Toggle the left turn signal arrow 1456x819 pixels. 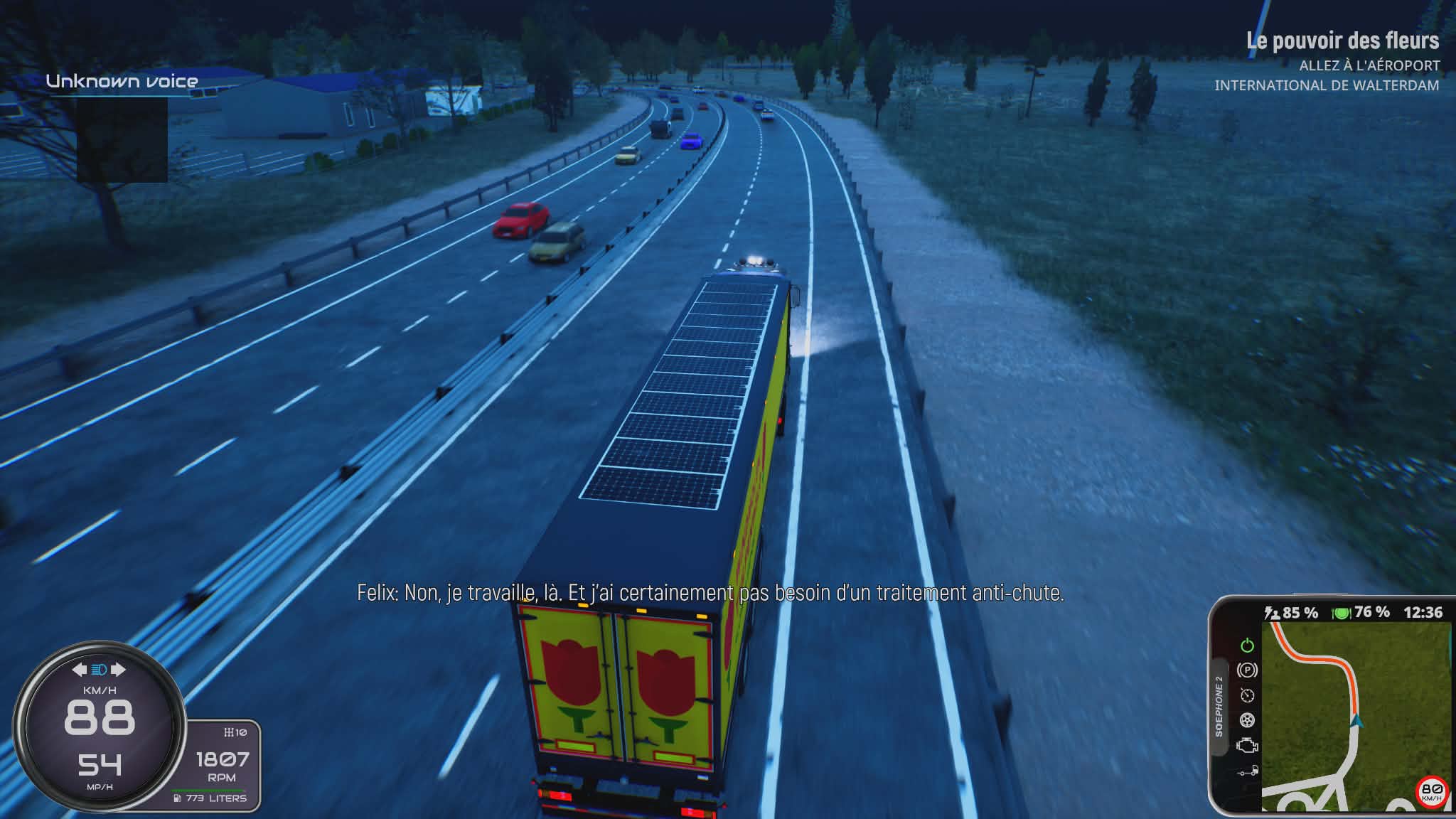pos(80,670)
